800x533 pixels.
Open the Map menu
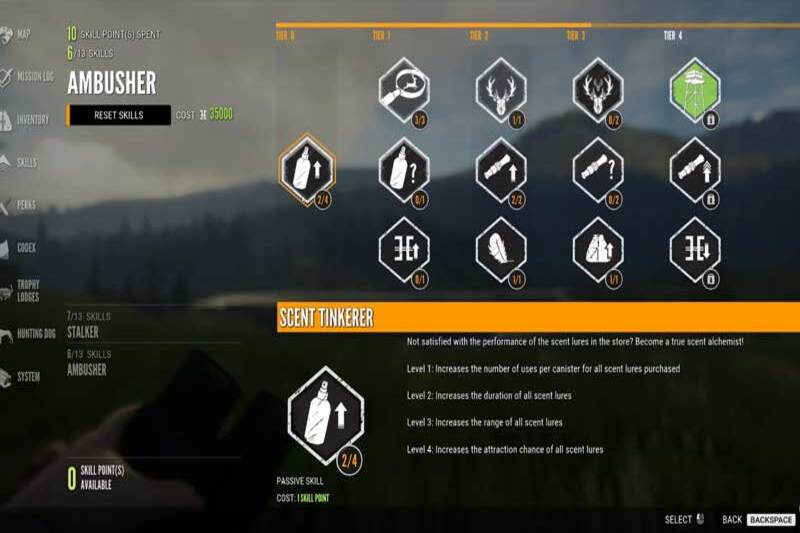[x=22, y=33]
